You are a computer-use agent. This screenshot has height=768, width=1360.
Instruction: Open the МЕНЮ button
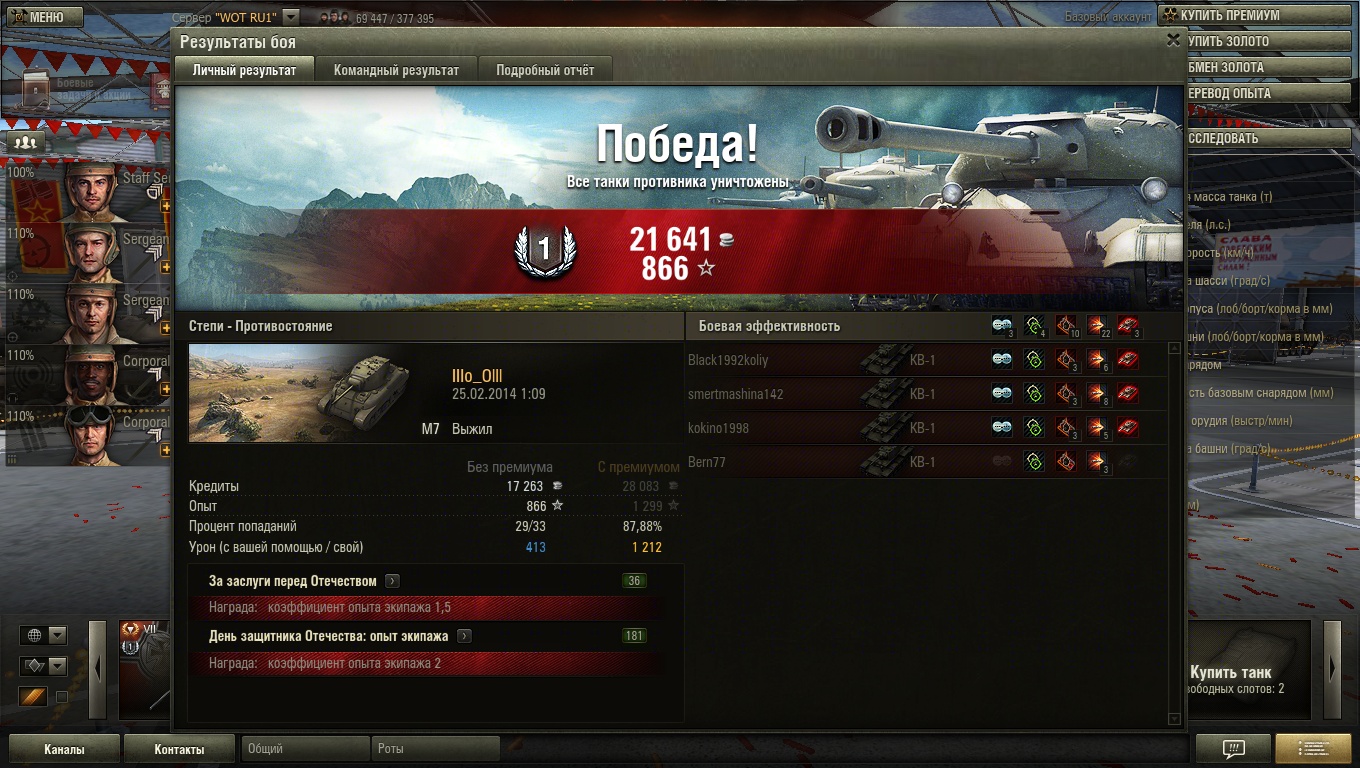(42, 17)
